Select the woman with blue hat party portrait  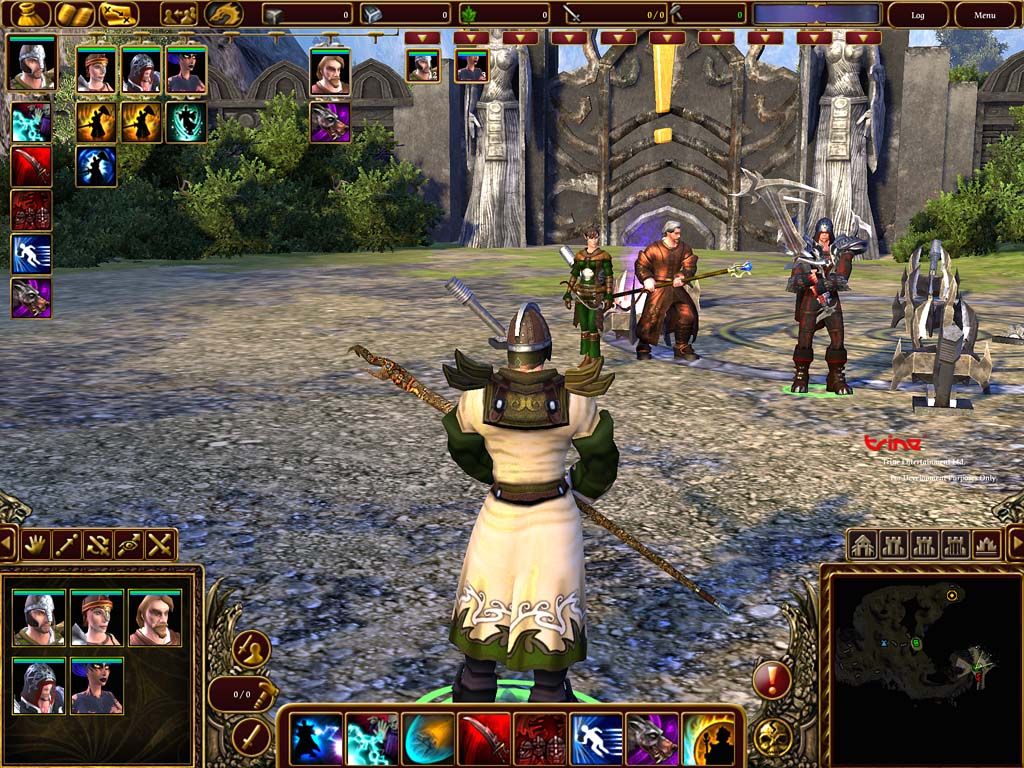(97, 686)
